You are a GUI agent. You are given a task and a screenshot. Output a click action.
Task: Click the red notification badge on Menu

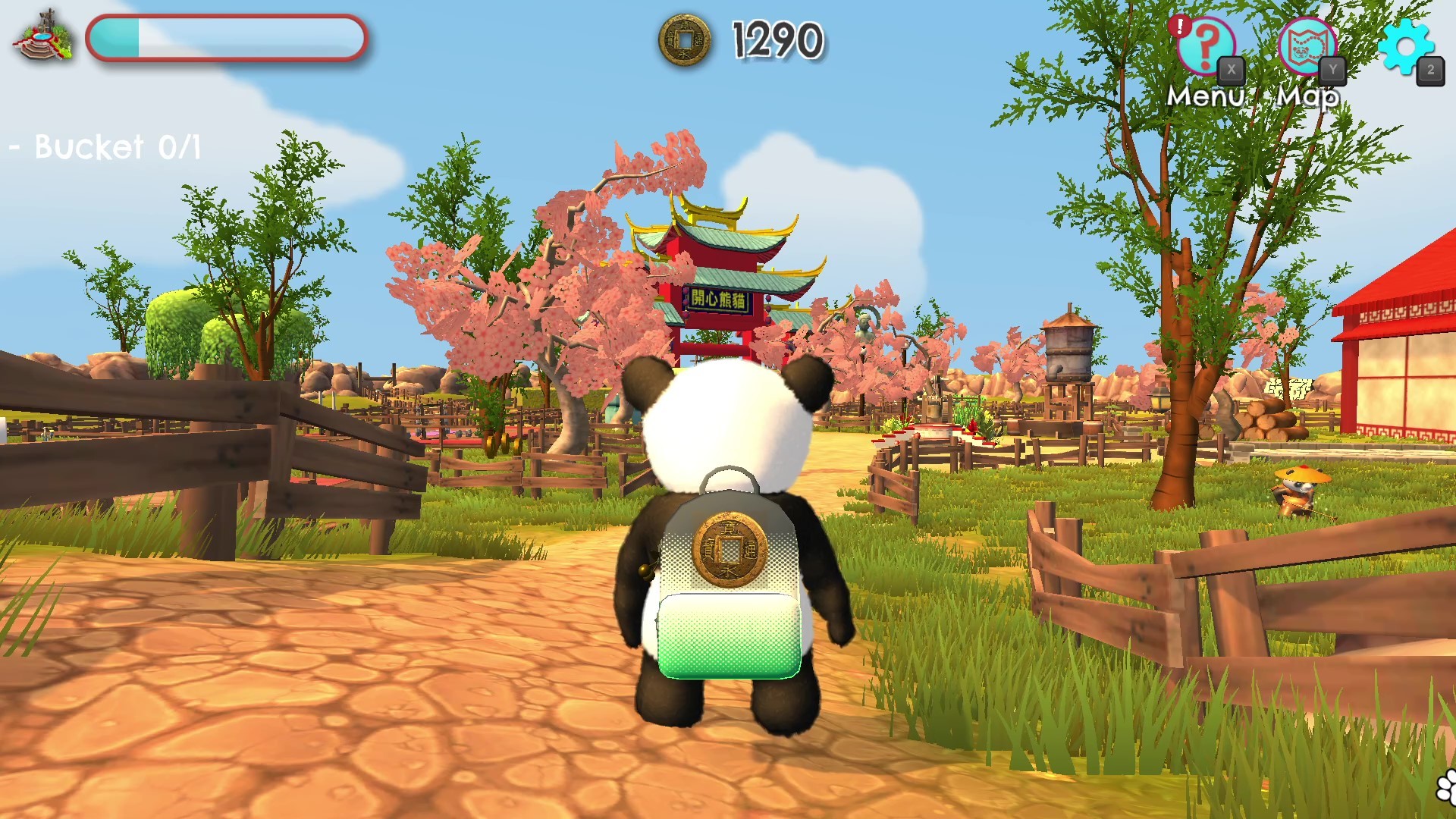pos(1181,25)
